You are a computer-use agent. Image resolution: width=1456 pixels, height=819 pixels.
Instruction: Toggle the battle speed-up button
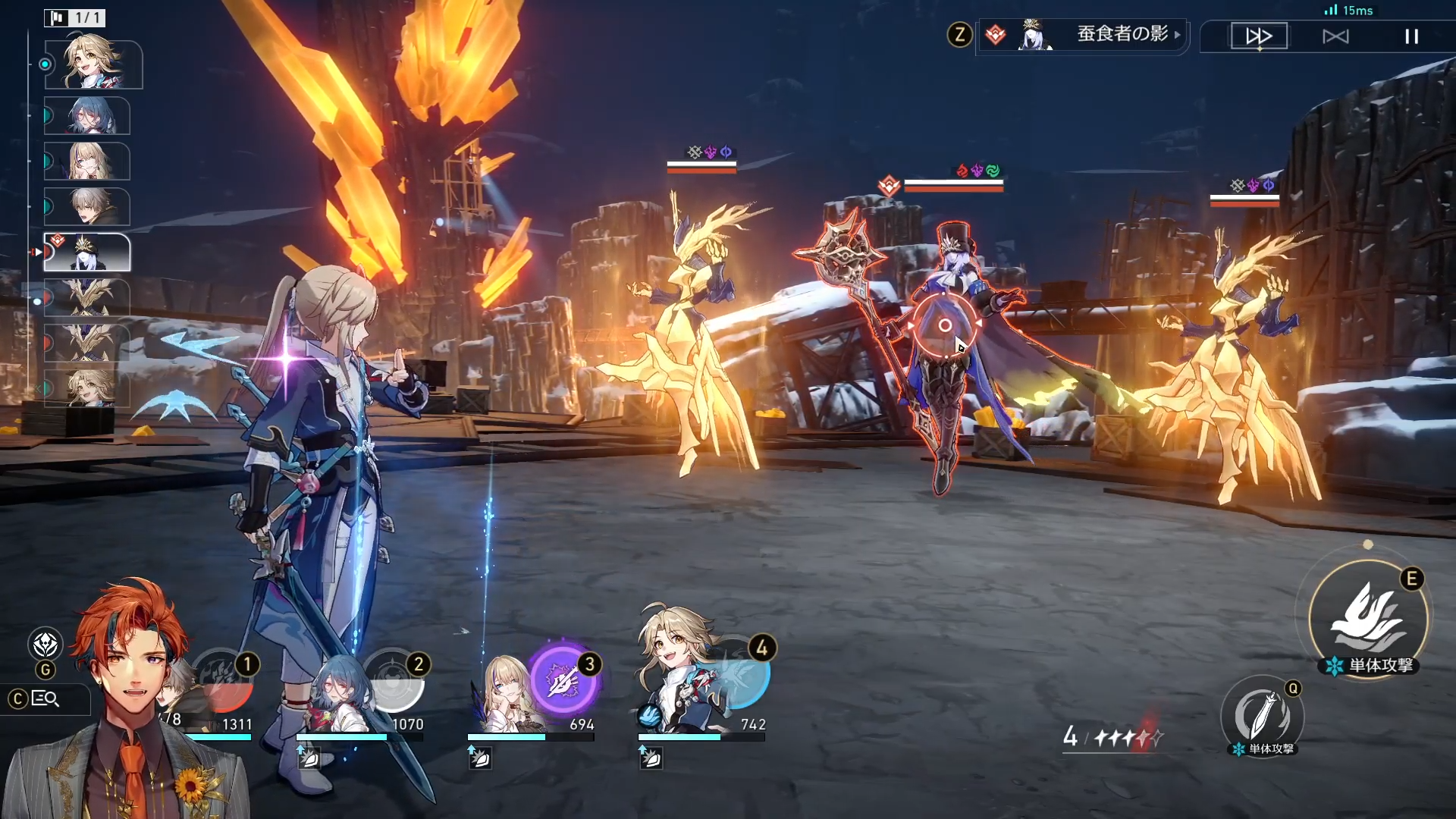click(1259, 36)
